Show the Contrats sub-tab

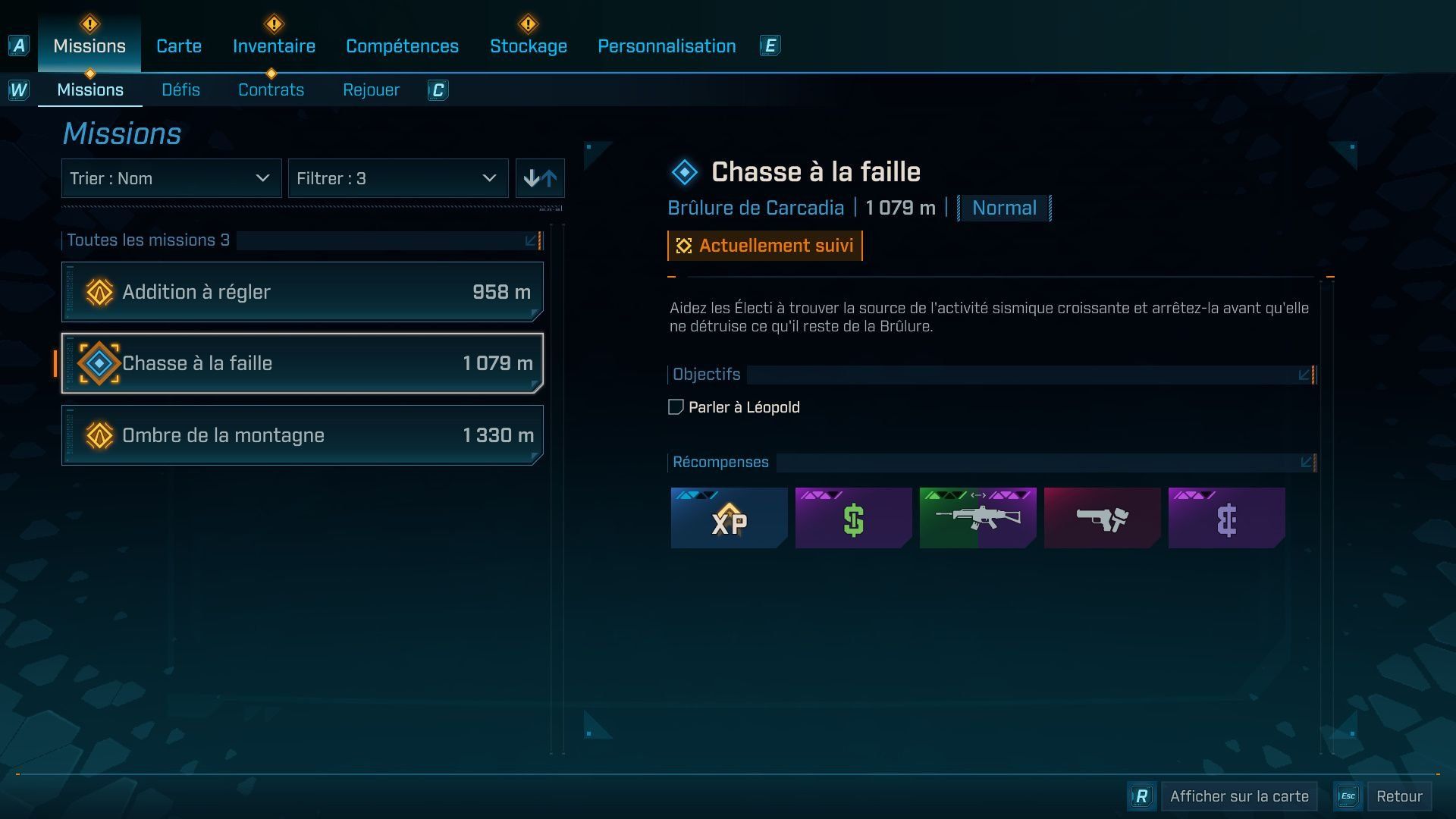[x=271, y=90]
